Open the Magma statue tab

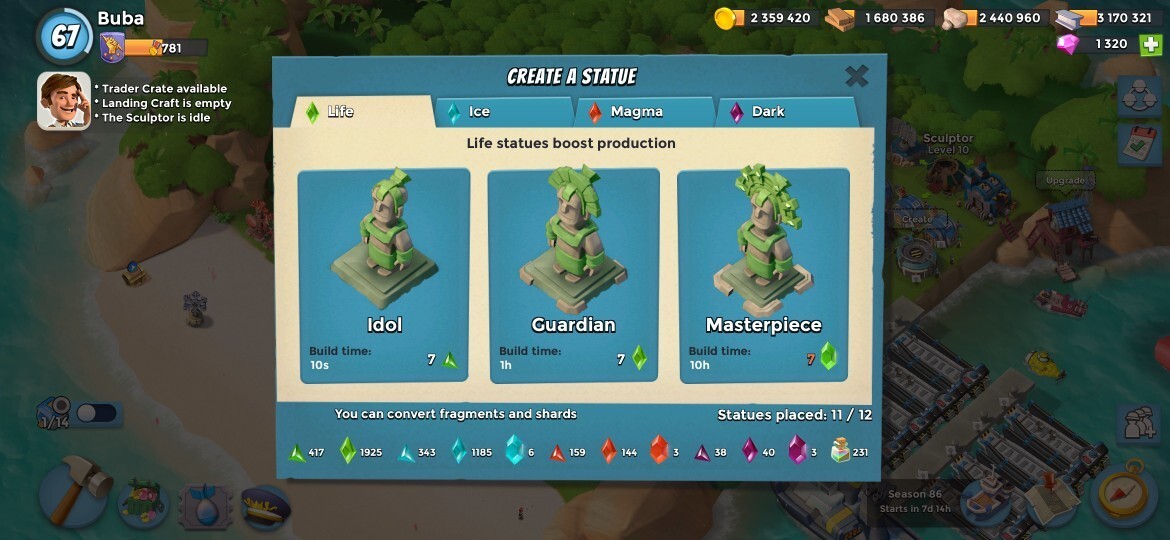[x=645, y=111]
